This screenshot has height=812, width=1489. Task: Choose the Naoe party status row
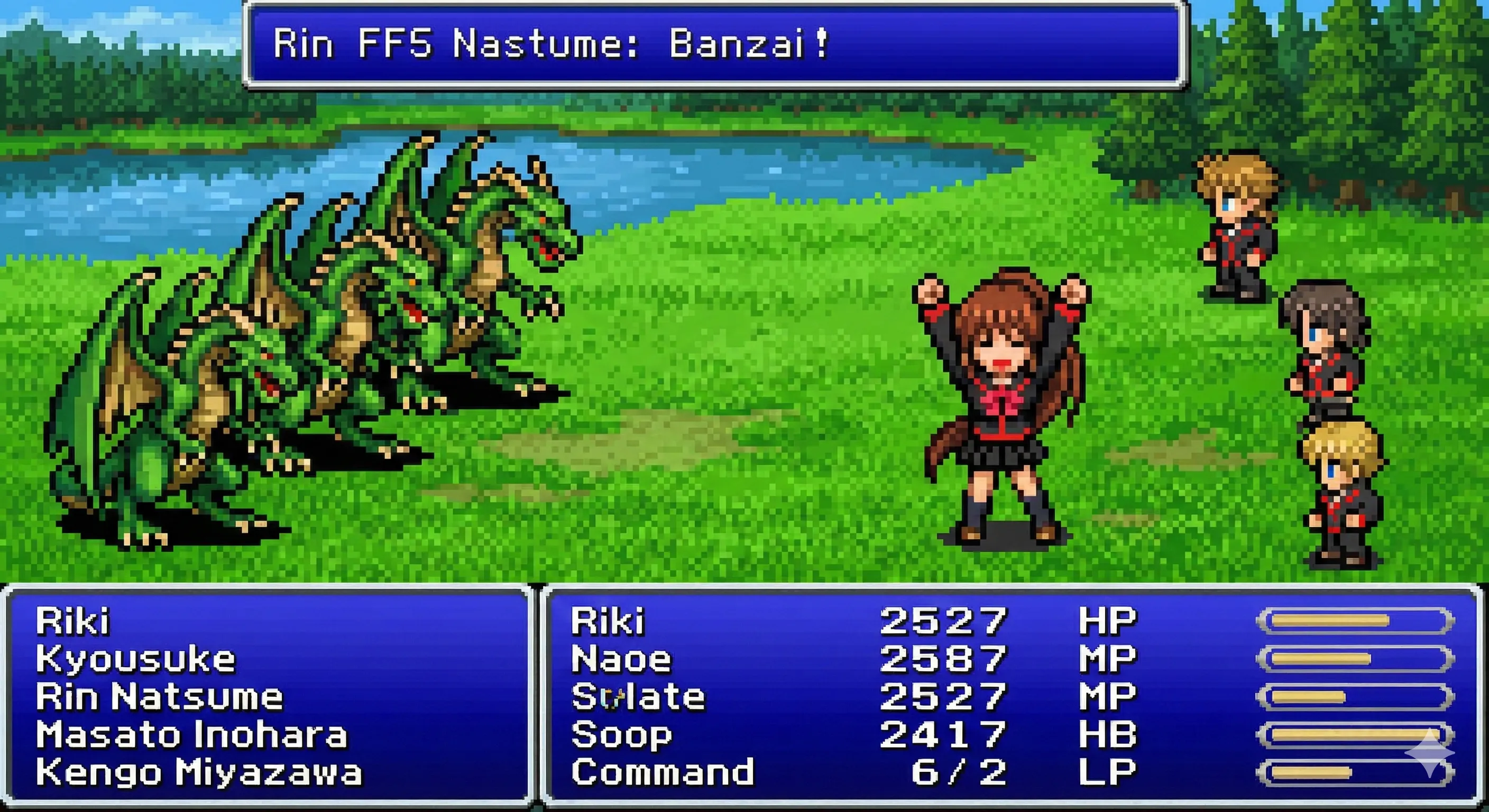click(x=621, y=659)
